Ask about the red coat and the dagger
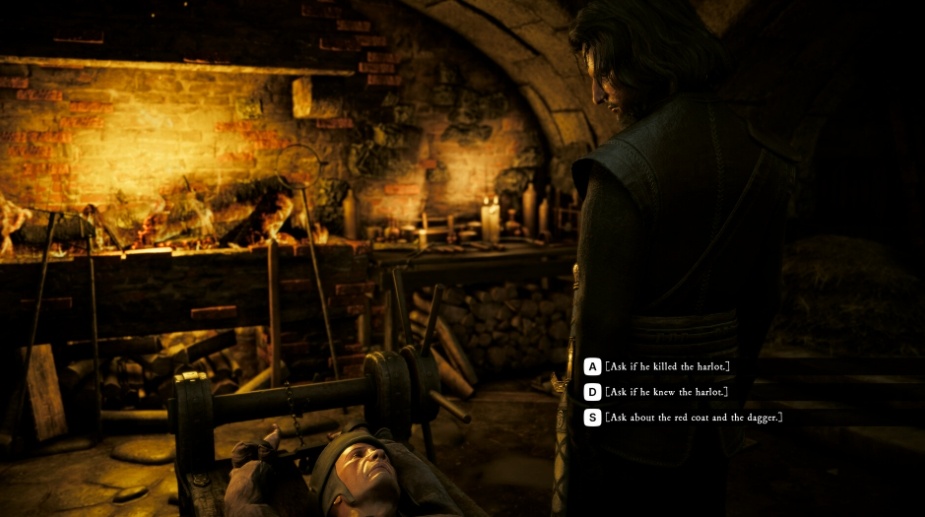925x517 pixels. (x=692, y=417)
